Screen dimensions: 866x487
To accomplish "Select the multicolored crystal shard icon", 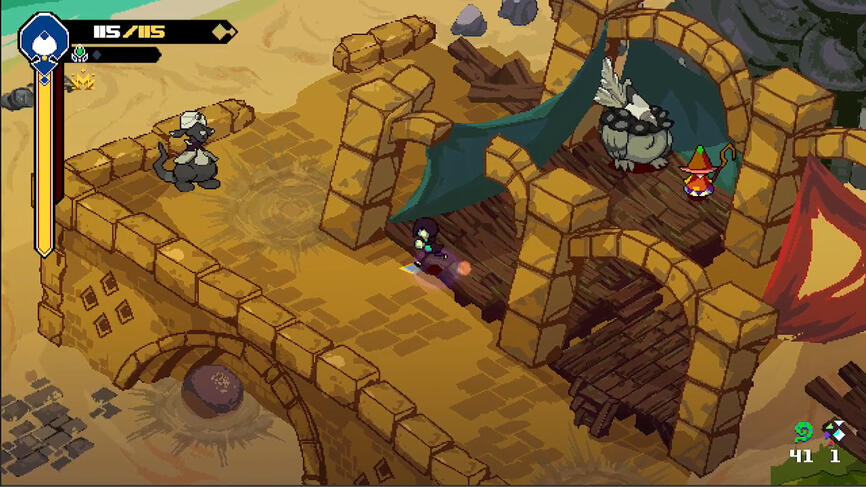I will click(x=834, y=431).
